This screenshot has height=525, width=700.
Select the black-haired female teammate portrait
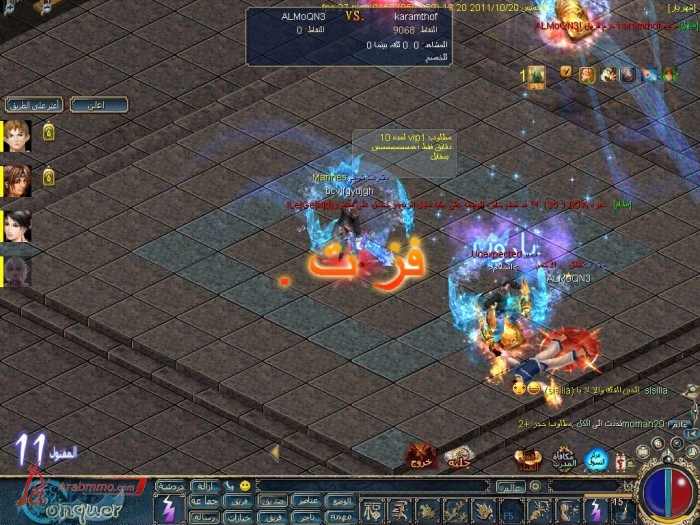[18, 226]
